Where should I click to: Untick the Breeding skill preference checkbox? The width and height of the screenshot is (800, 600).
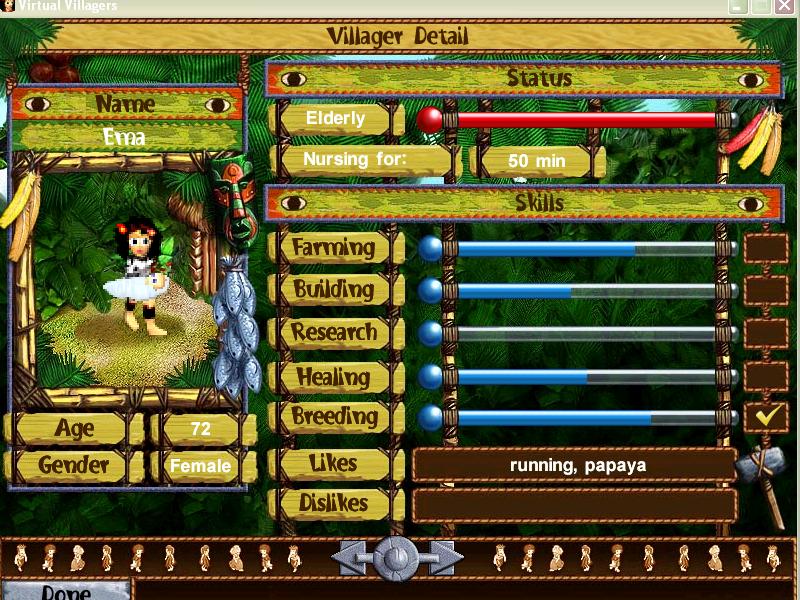[x=765, y=417]
